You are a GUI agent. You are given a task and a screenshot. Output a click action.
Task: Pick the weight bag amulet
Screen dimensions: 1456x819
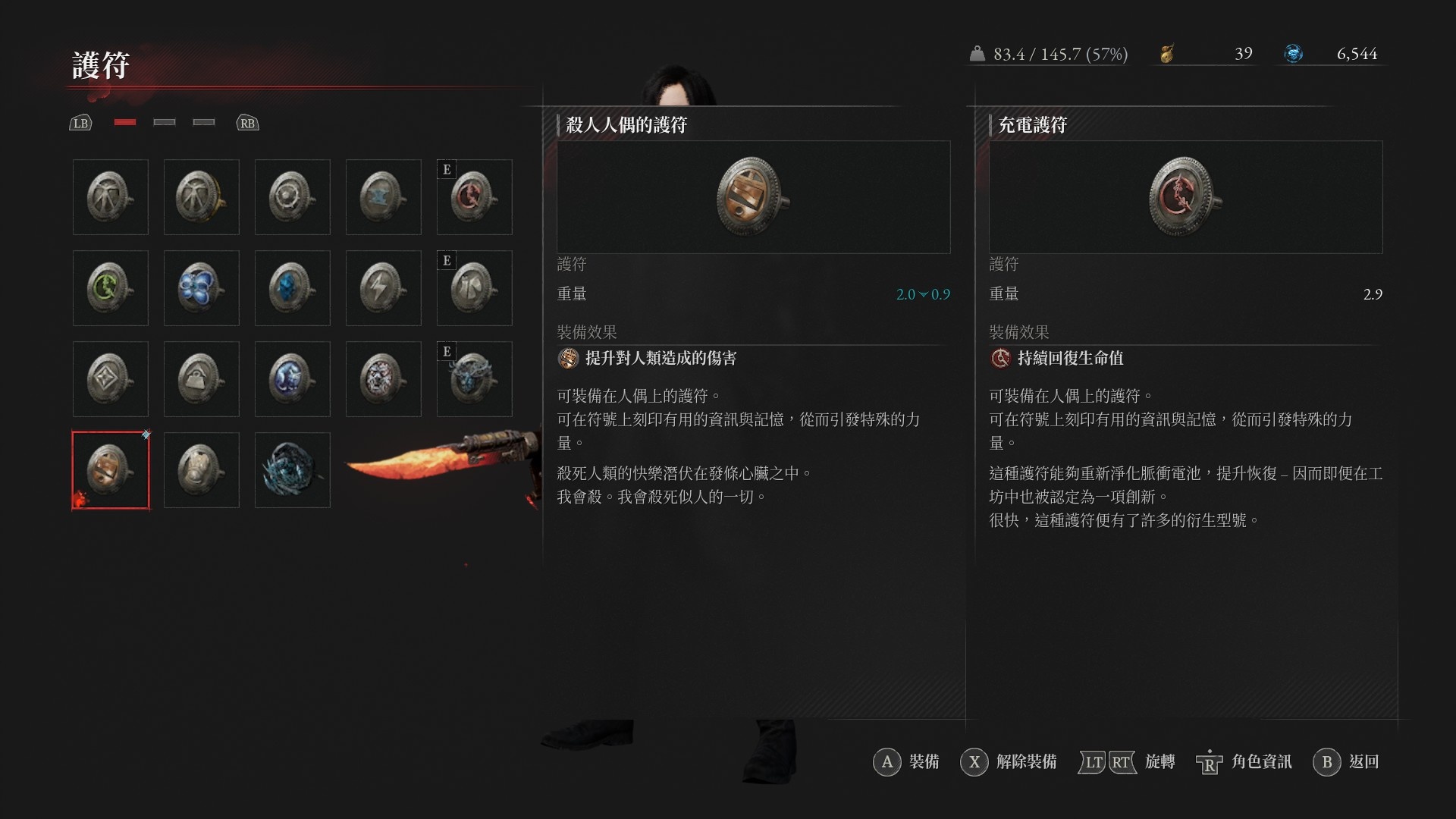pos(201,379)
